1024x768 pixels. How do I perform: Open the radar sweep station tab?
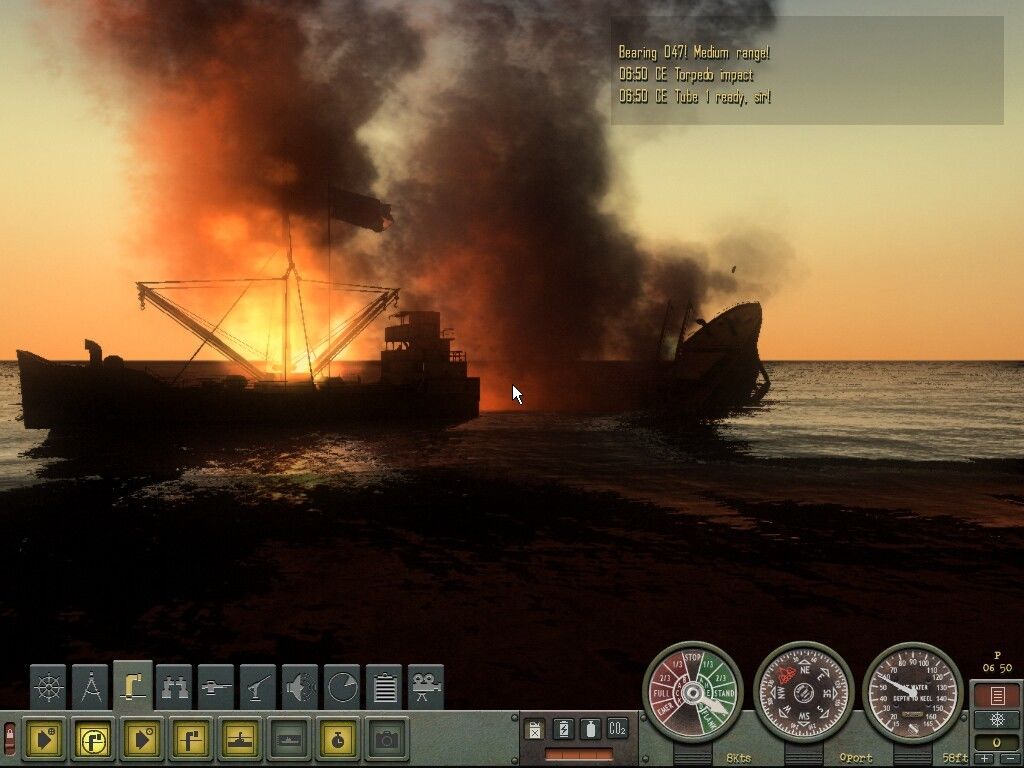(342, 687)
